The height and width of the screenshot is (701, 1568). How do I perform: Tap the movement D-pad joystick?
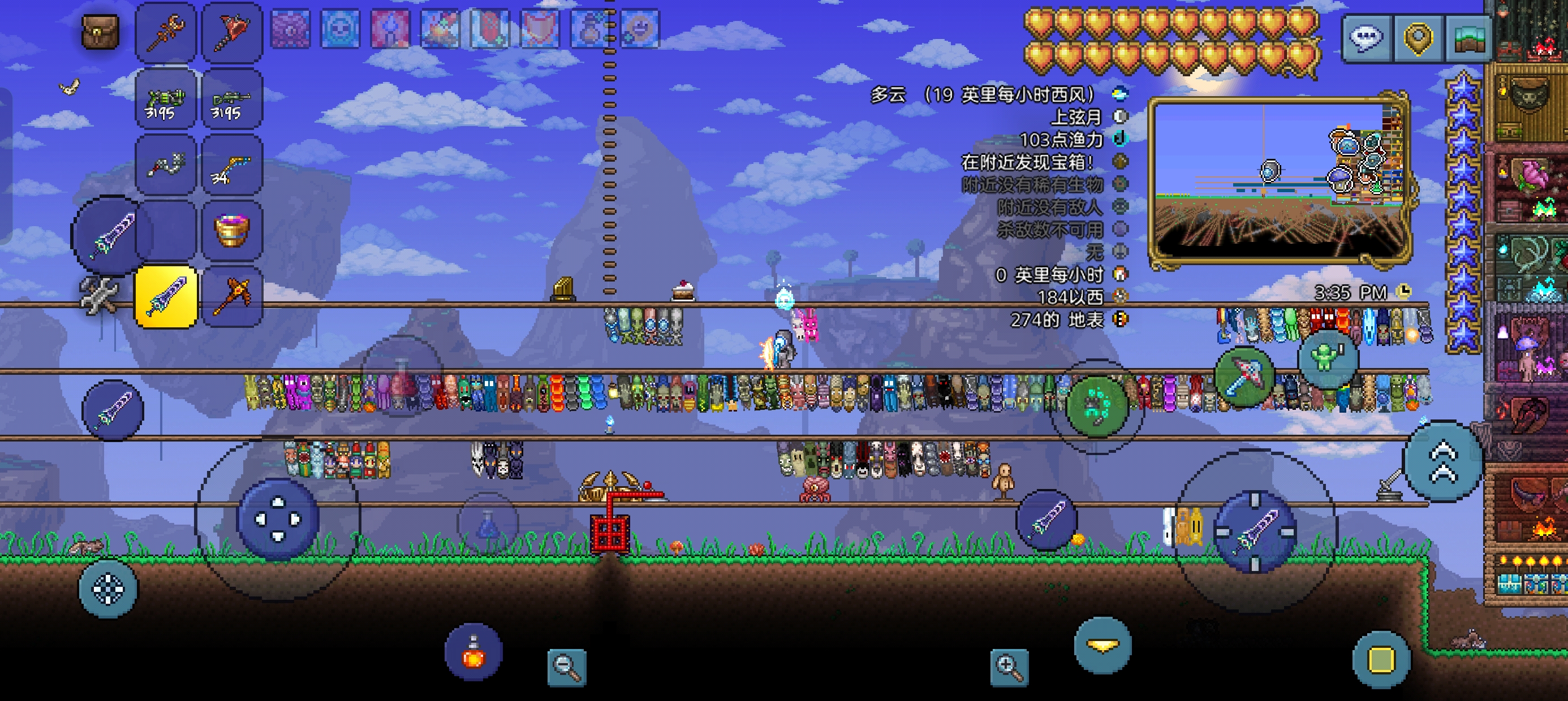[x=278, y=519]
